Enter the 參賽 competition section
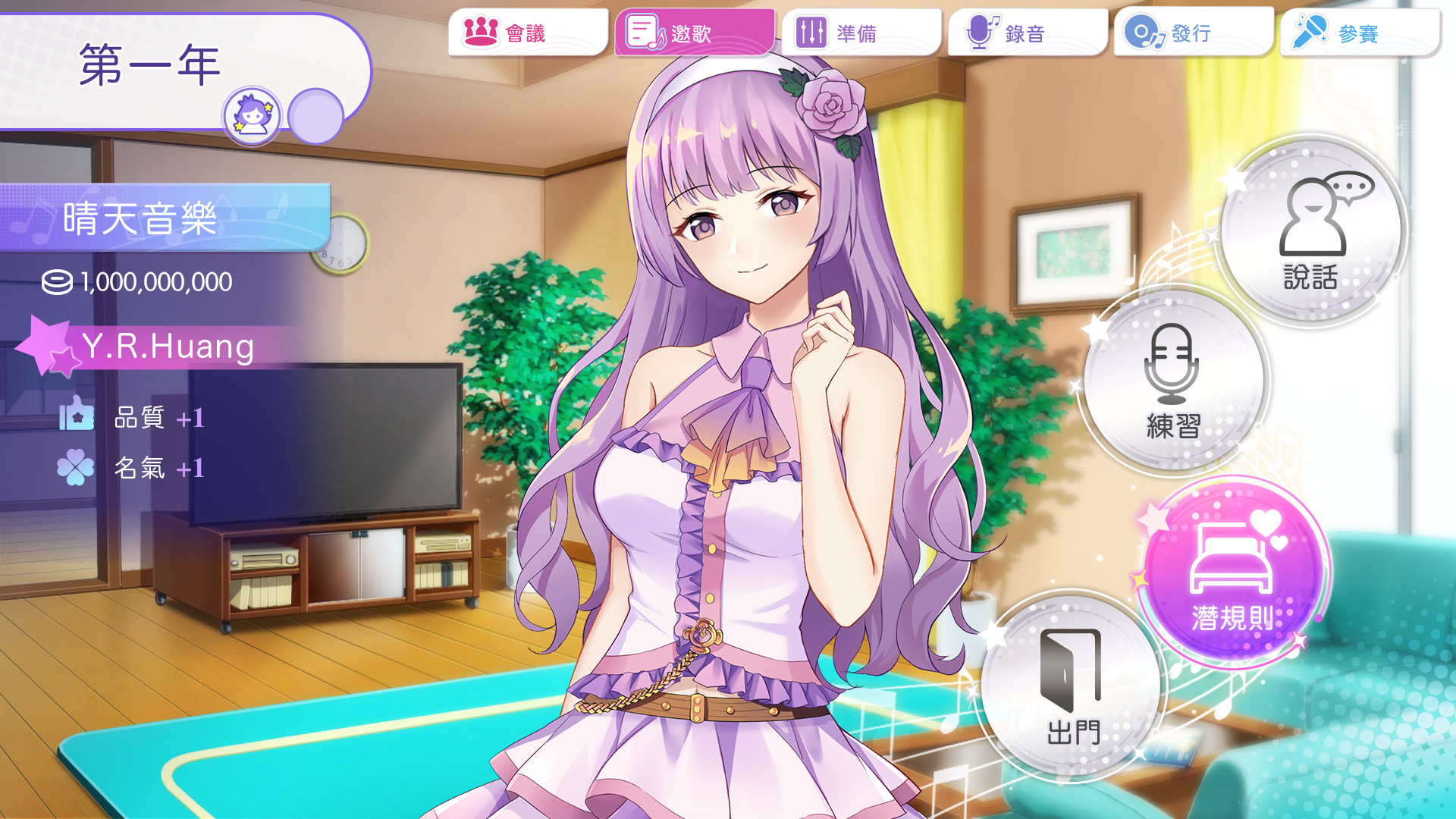Screen dimensions: 1456x819 tap(1357, 32)
